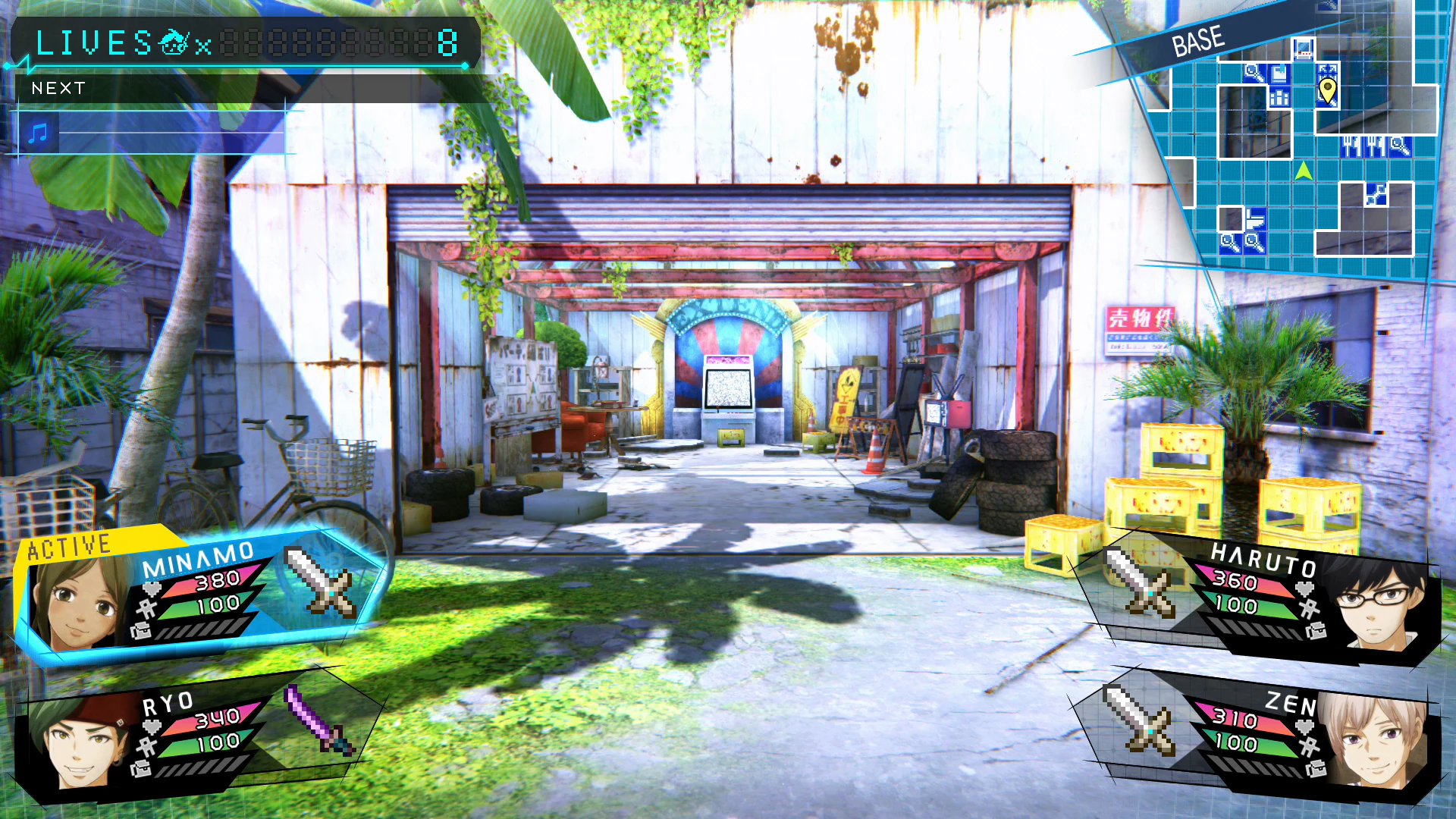Toggle the ACTIVE banner on Minamo's panel
The height and width of the screenshot is (819, 1456).
(x=67, y=545)
